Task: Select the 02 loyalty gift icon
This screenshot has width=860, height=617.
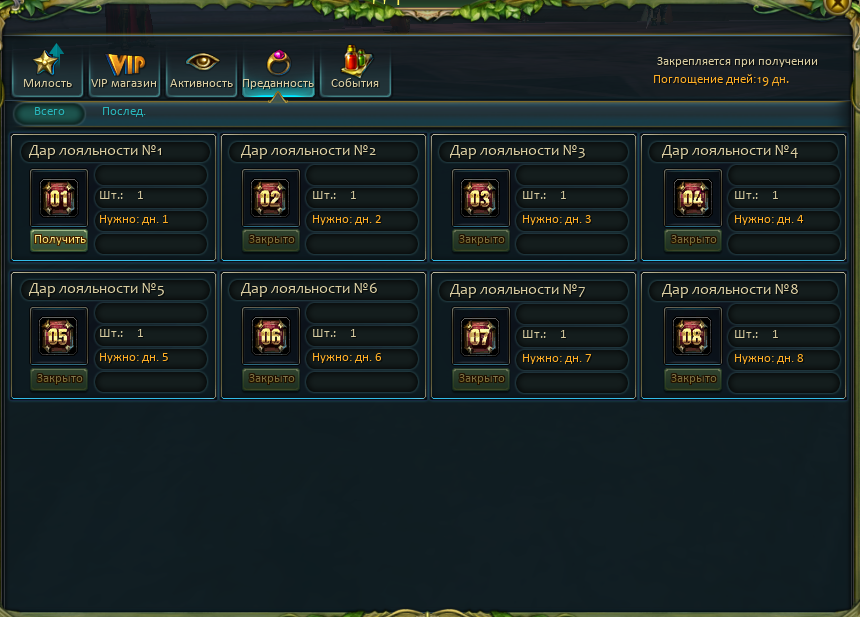Action: click(x=271, y=198)
